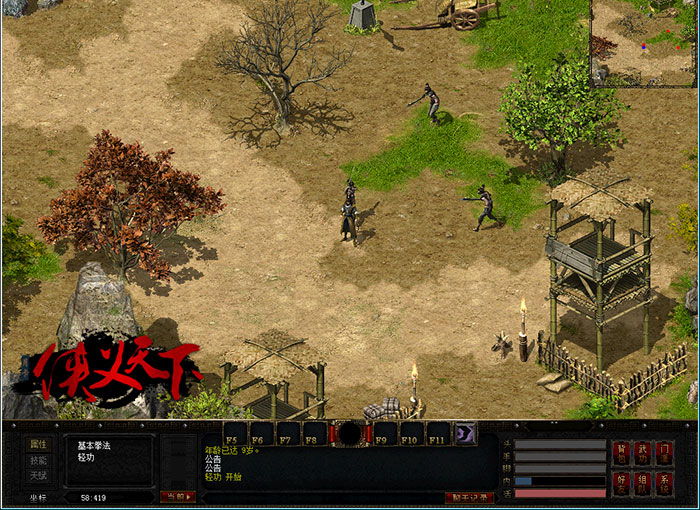This screenshot has height=510, width=700.
Task: Select the F8 hotkey slot
Action: coord(314,434)
